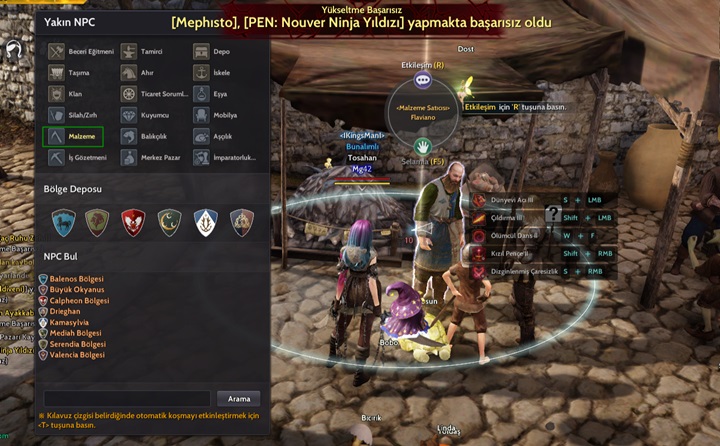Click the Etkileşim speech bubble icon
Viewport: 720px width, 446px height.
(x=422, y=79)
